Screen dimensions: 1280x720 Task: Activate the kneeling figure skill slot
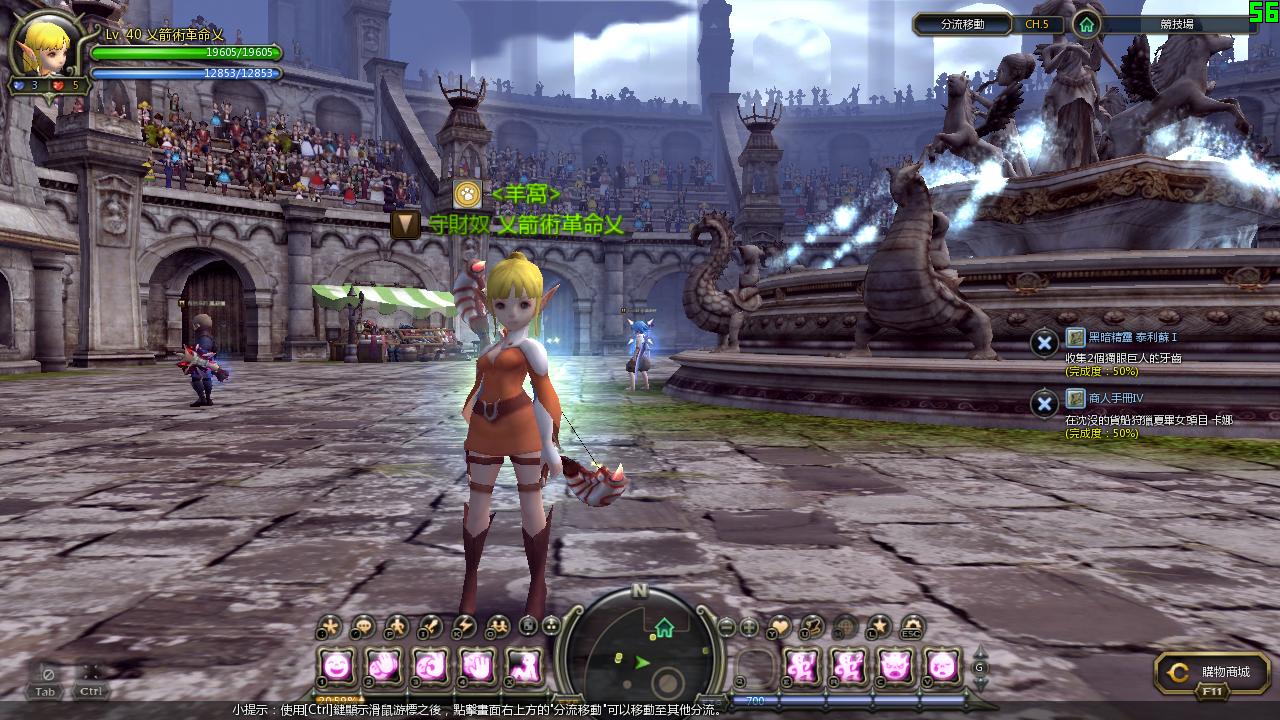(x=524, y=665)
